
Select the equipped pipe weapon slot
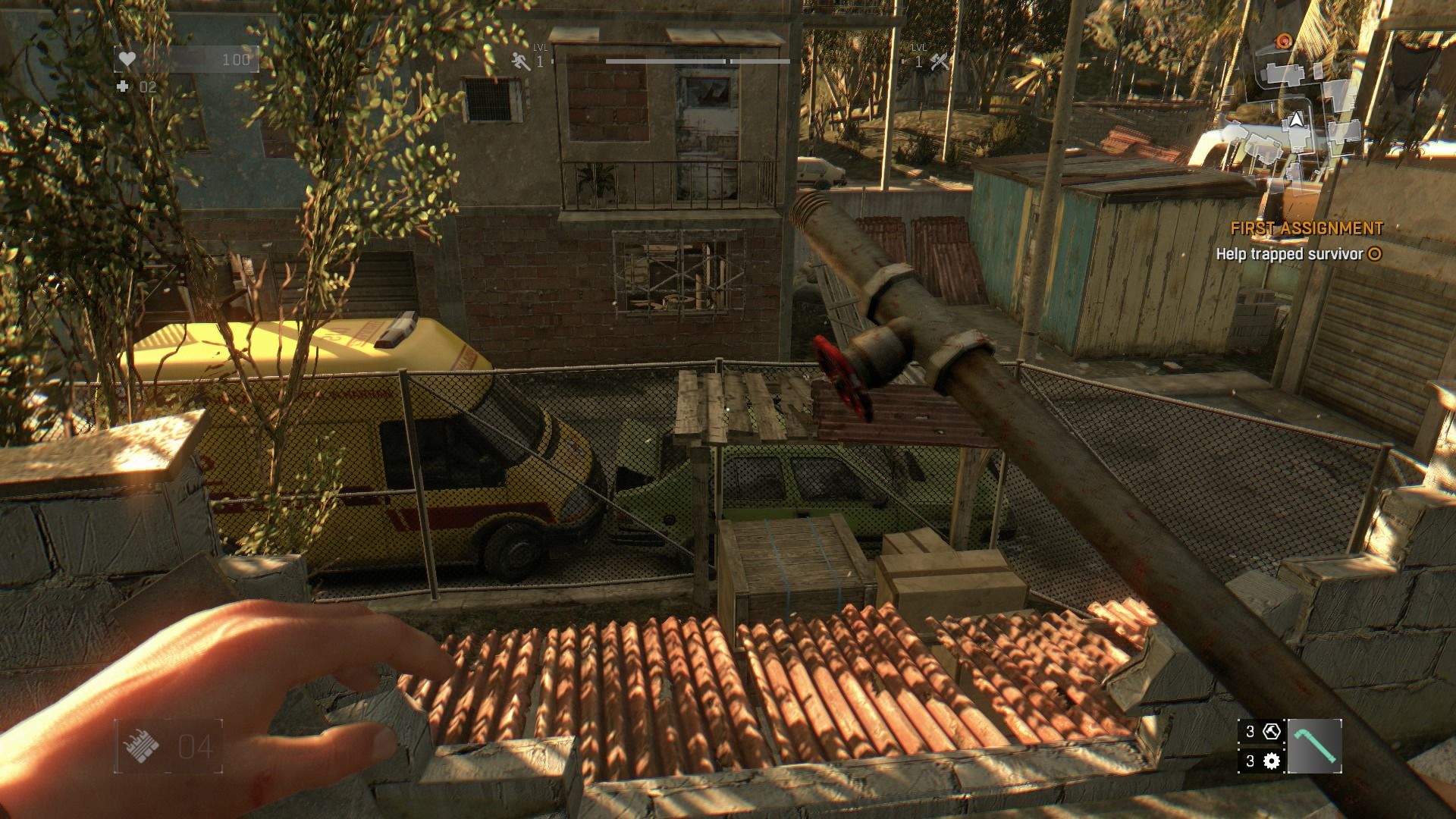1314,746
